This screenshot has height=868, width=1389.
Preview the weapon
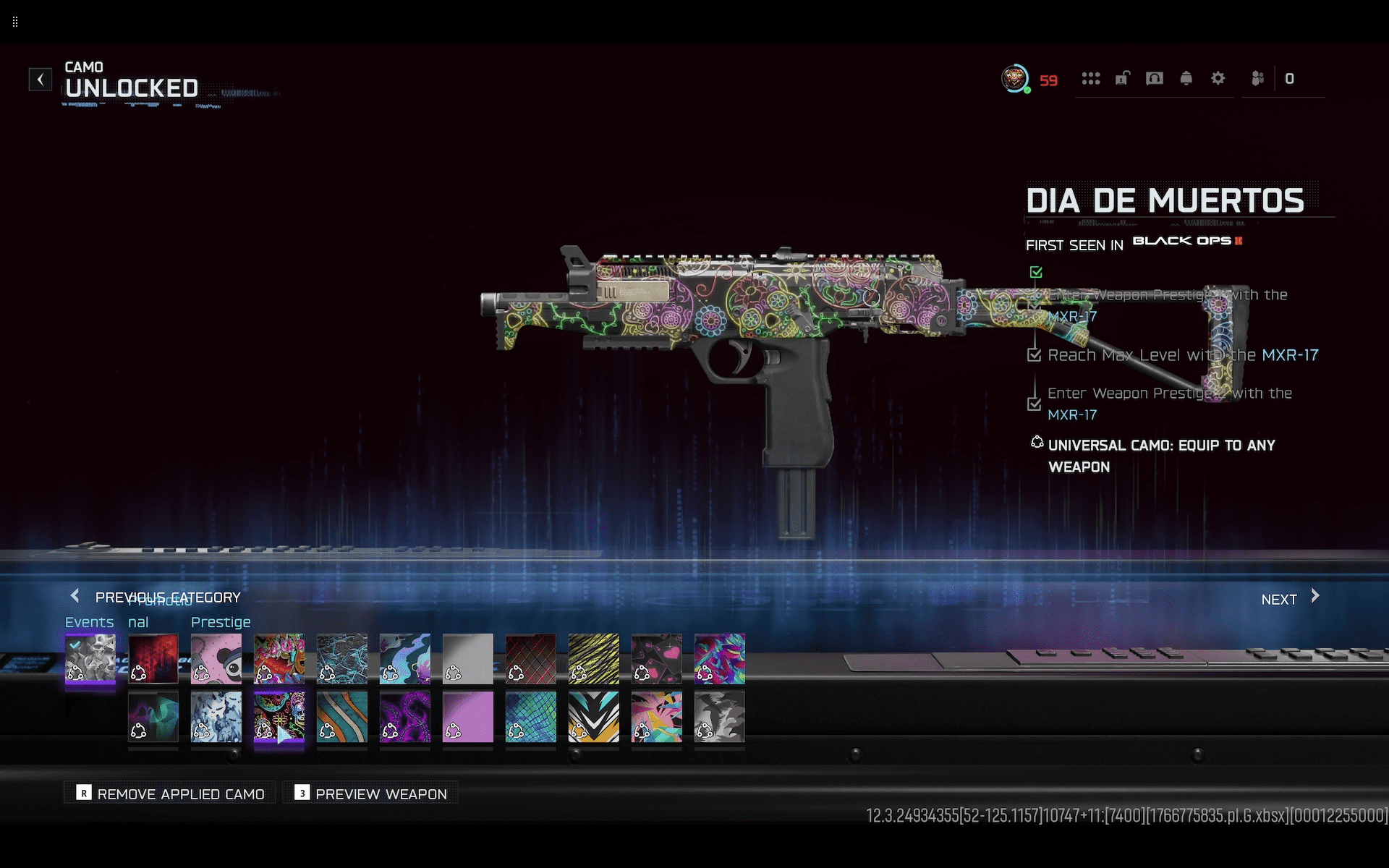point(371,793)
